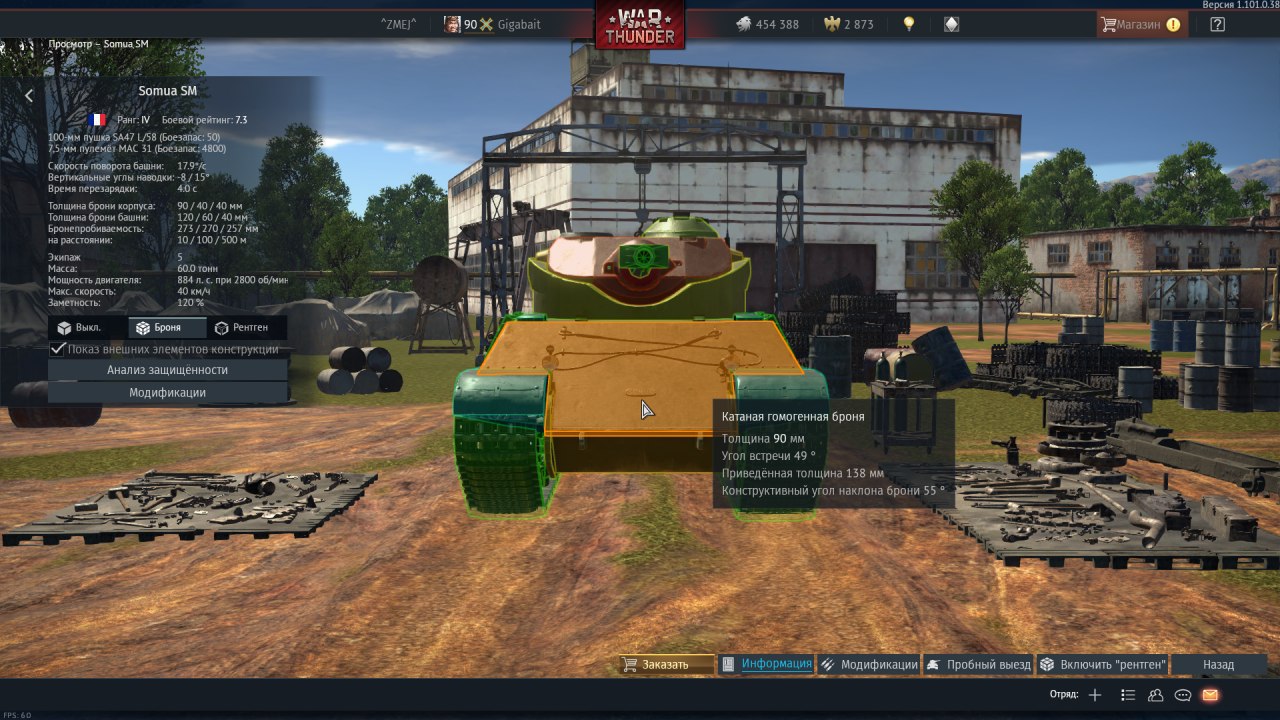Click Назад to return
The height and width of the screenshot is (720, 1280).
coord(1218,664)
